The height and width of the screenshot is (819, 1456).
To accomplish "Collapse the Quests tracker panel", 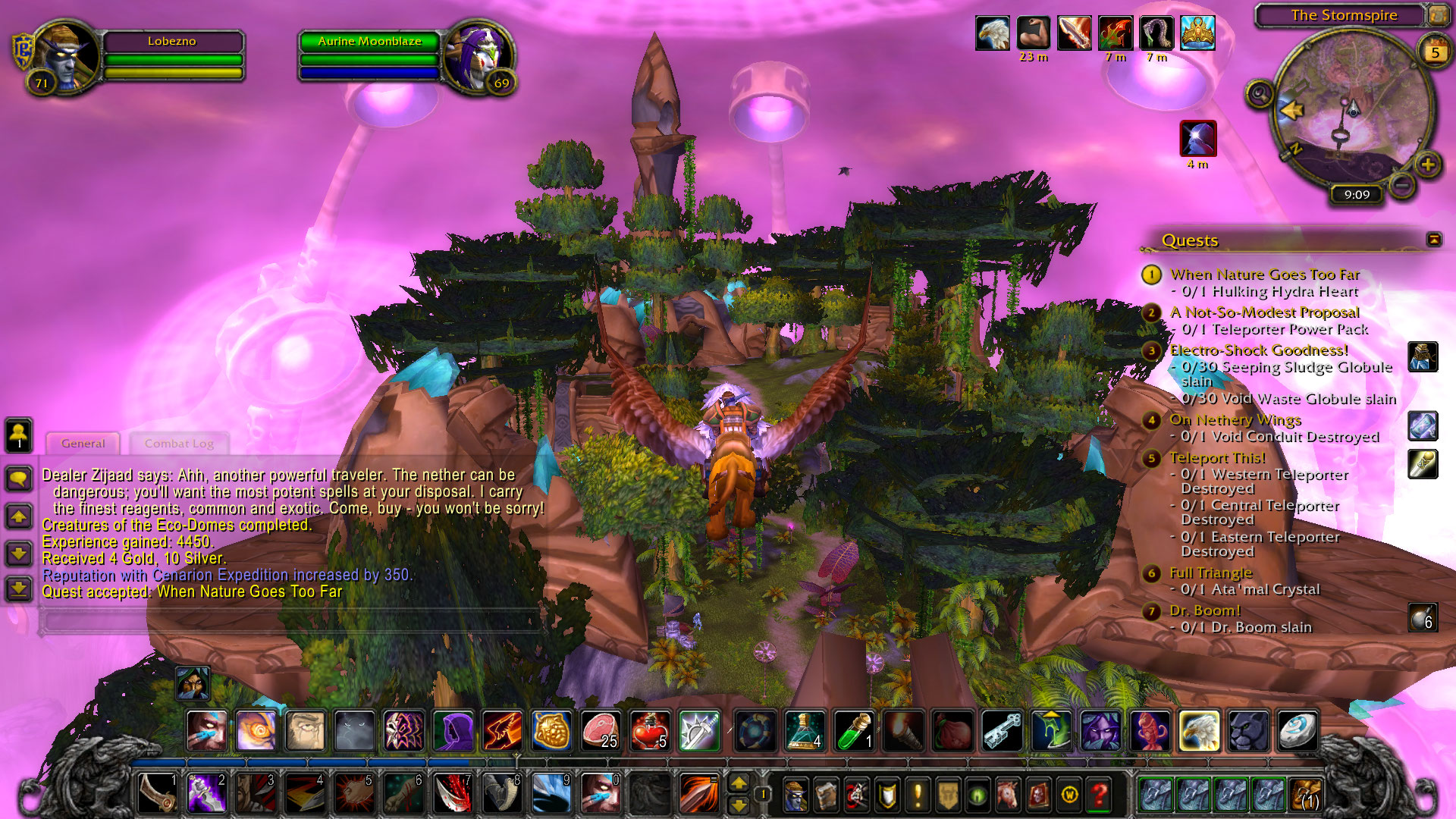I will (x=1433, y=240).
